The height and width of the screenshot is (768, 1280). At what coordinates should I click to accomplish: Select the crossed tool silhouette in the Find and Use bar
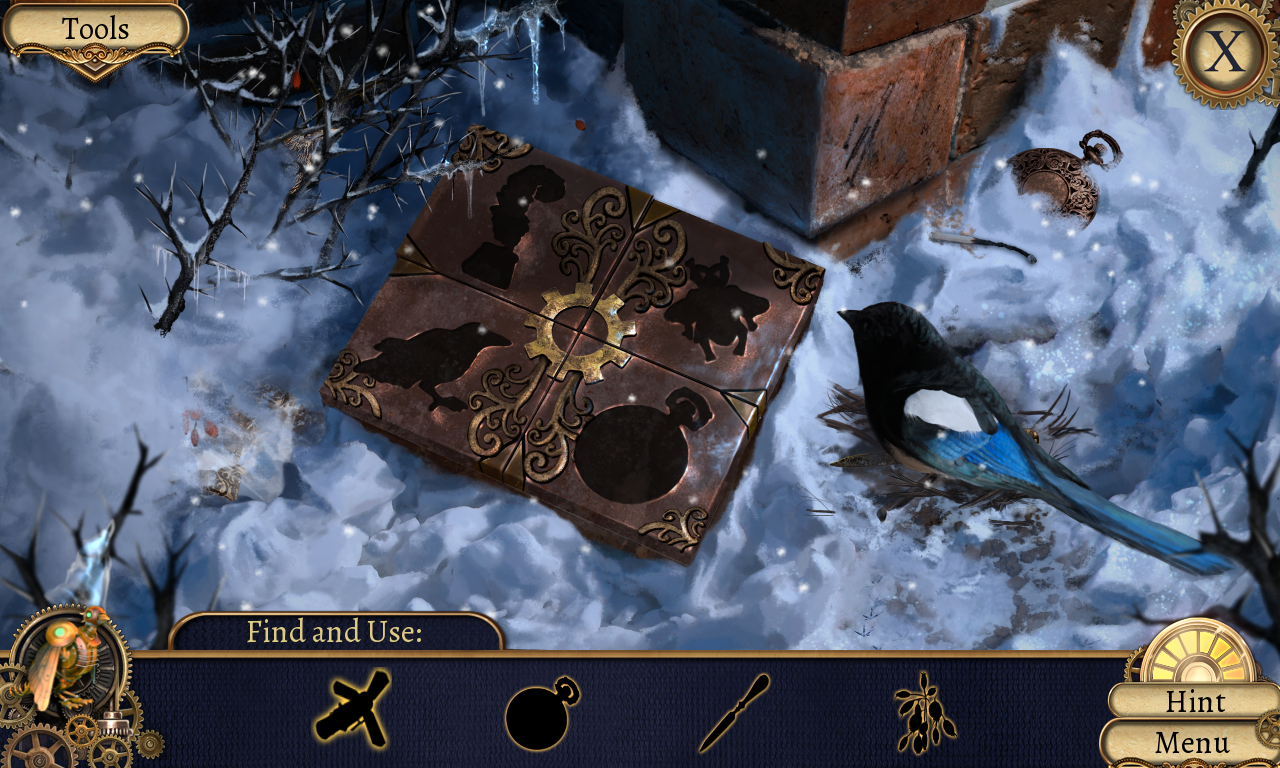pyautogui.click(x=351, y=711)
